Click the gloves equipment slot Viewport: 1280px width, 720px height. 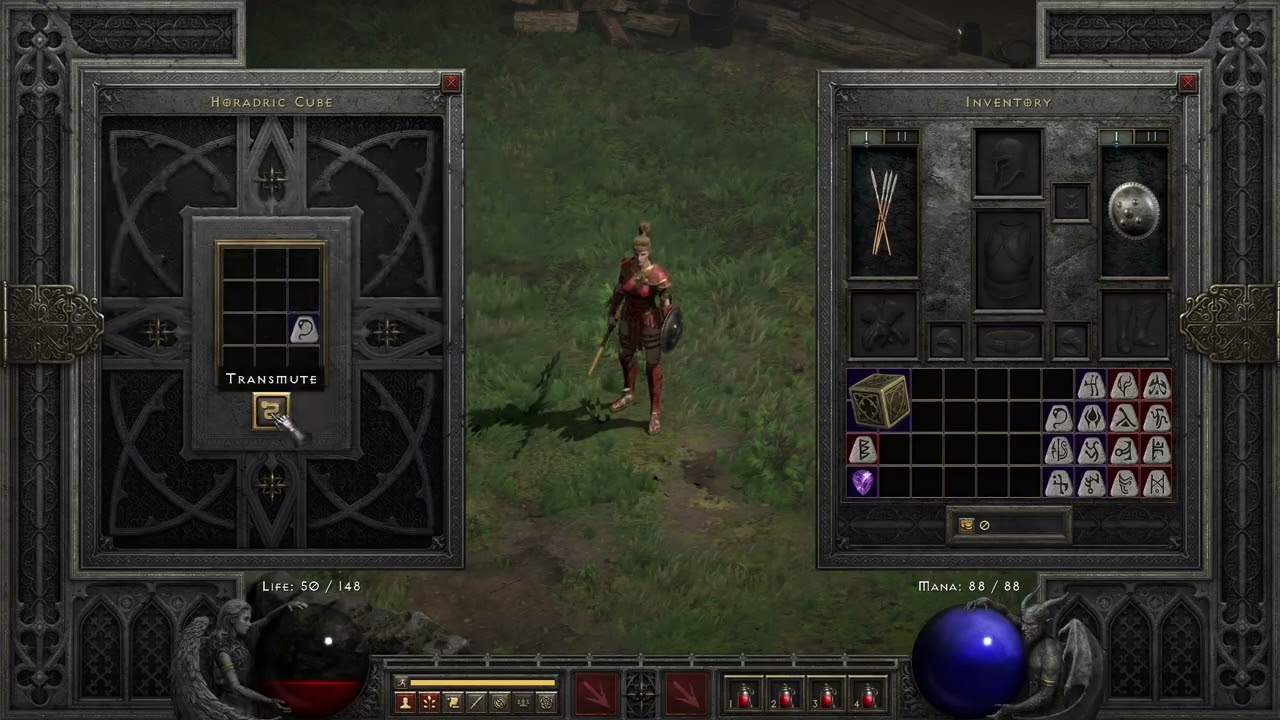(883, 324)
